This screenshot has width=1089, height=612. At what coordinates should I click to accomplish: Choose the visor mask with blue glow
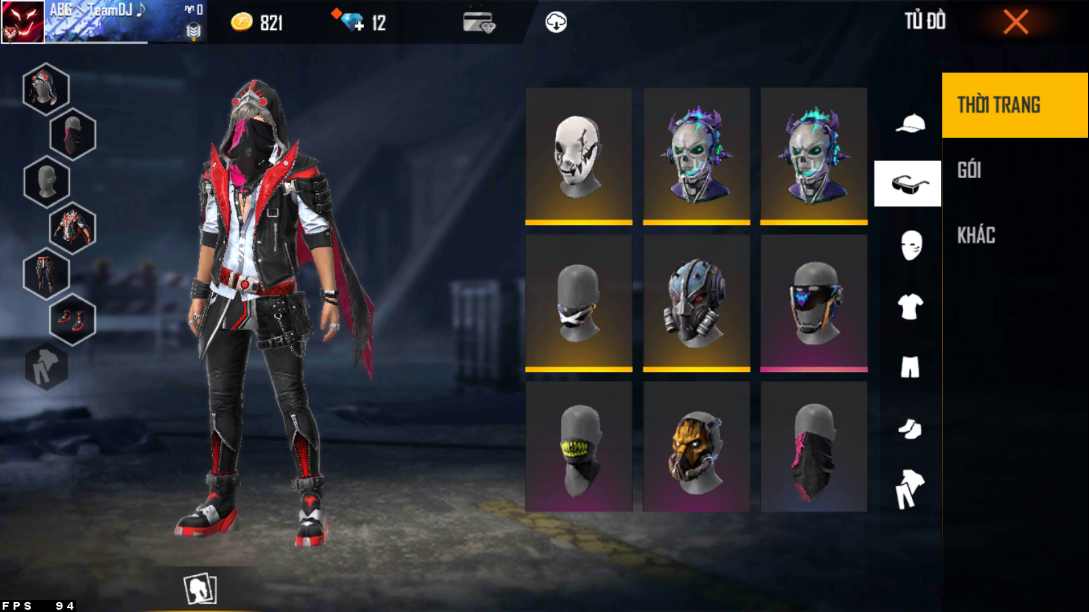click(x=814, y=303)
